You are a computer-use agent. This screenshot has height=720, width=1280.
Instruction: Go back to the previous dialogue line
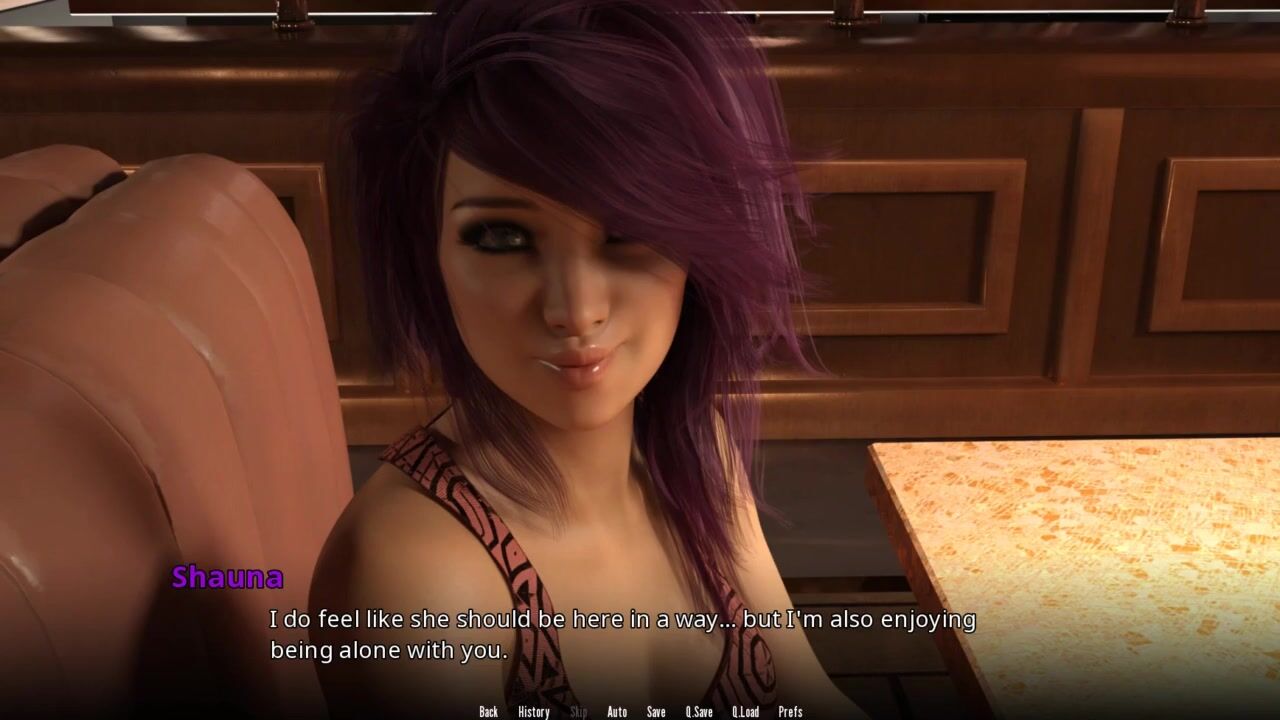[x=488, y=712]
